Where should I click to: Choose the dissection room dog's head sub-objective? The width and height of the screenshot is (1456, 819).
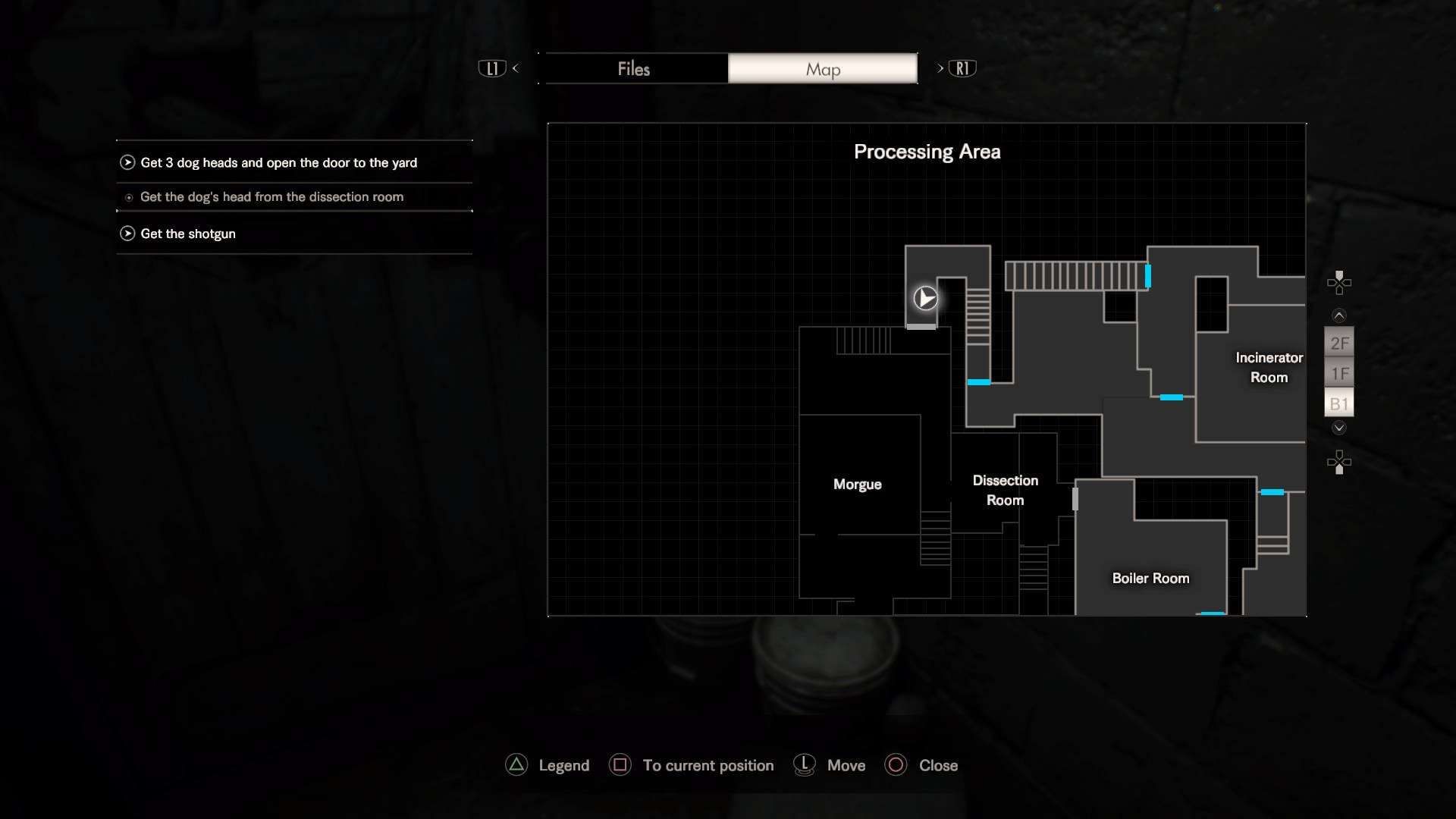[271, 197]
